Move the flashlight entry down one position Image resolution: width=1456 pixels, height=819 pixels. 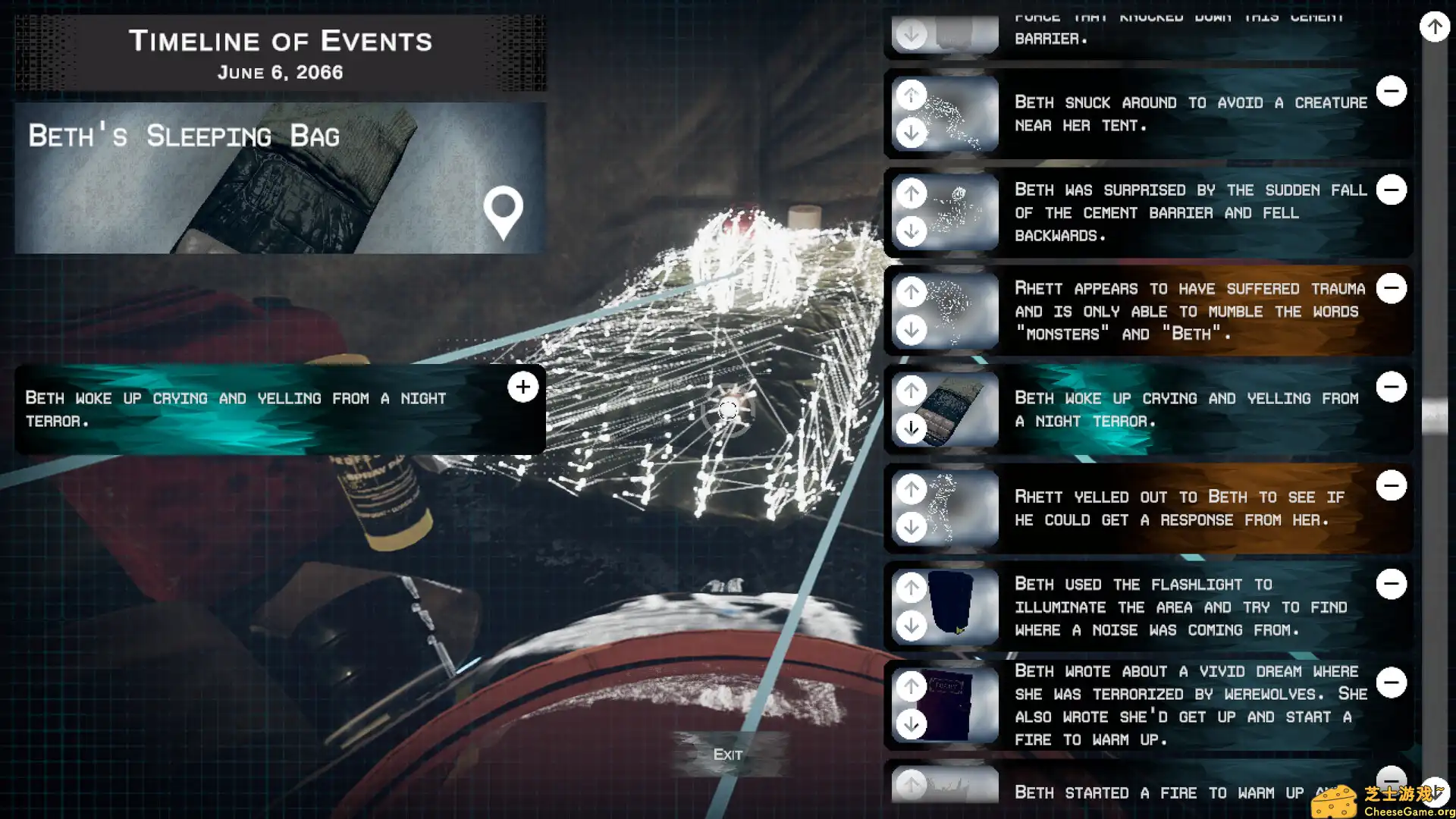(x=912, y=626)
